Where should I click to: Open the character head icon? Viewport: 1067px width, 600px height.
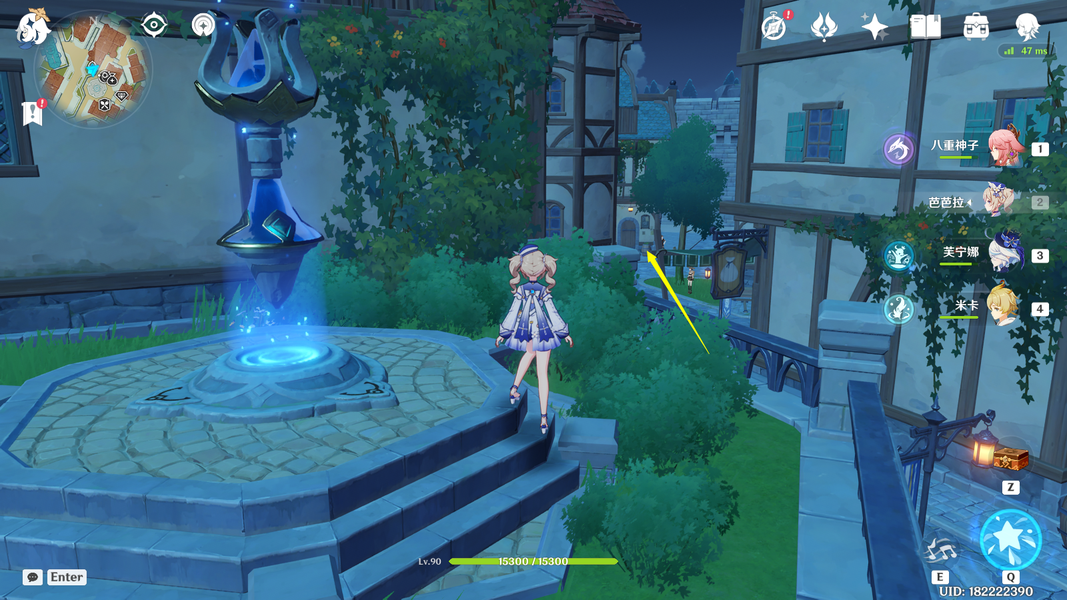(1027, 27)
